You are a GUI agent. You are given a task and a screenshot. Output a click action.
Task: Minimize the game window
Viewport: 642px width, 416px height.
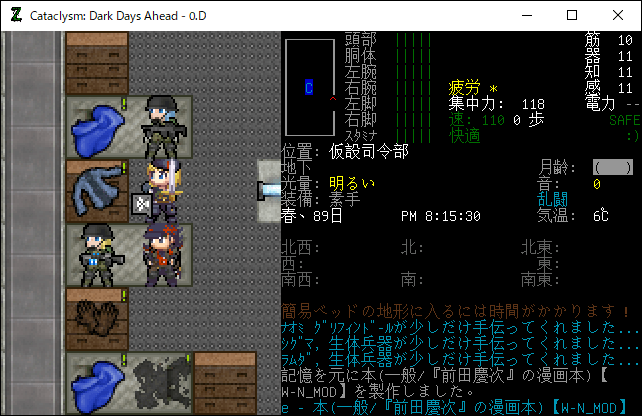(x=526, y=16)
